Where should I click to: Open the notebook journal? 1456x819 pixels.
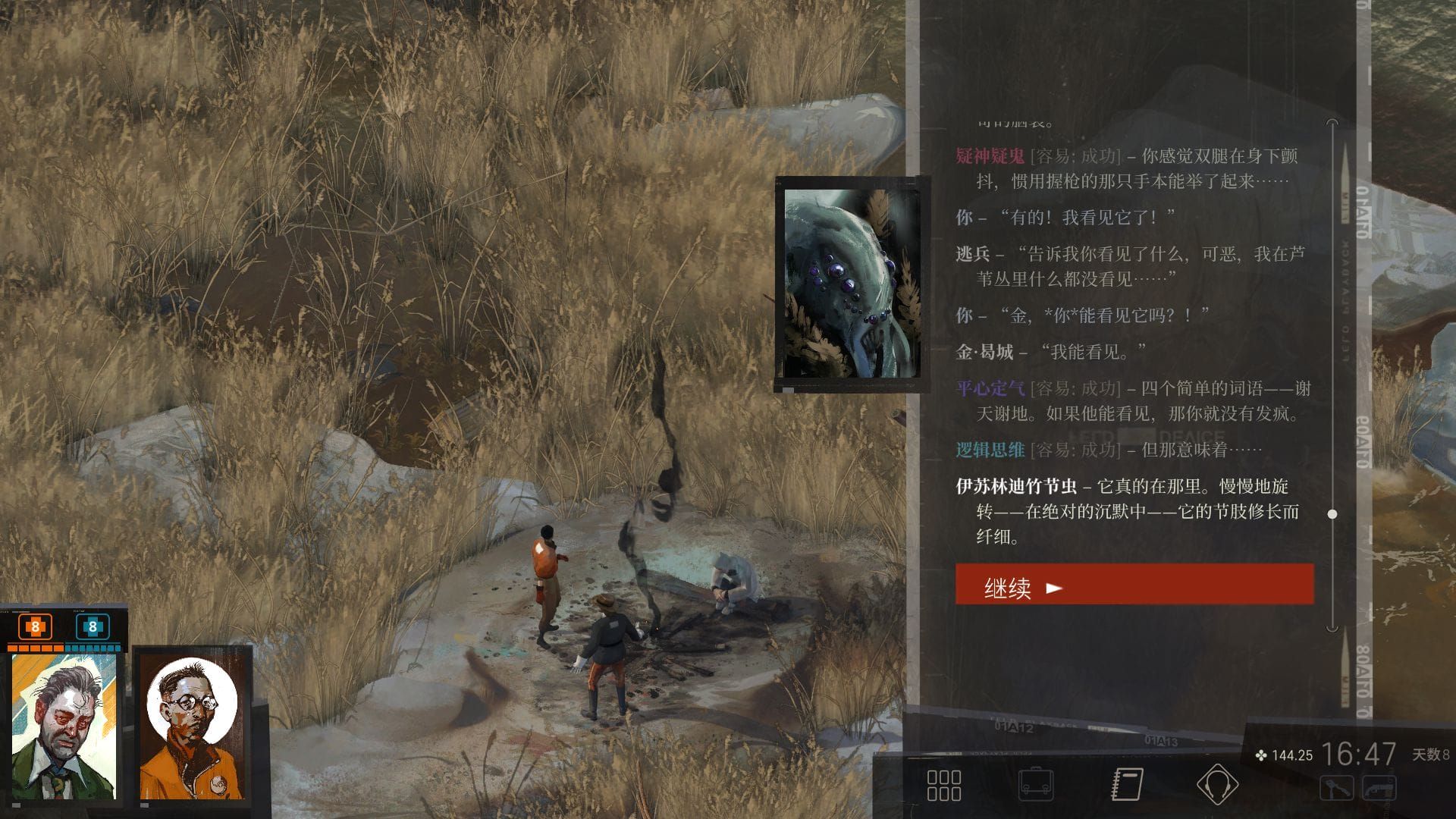[1127, 785]
